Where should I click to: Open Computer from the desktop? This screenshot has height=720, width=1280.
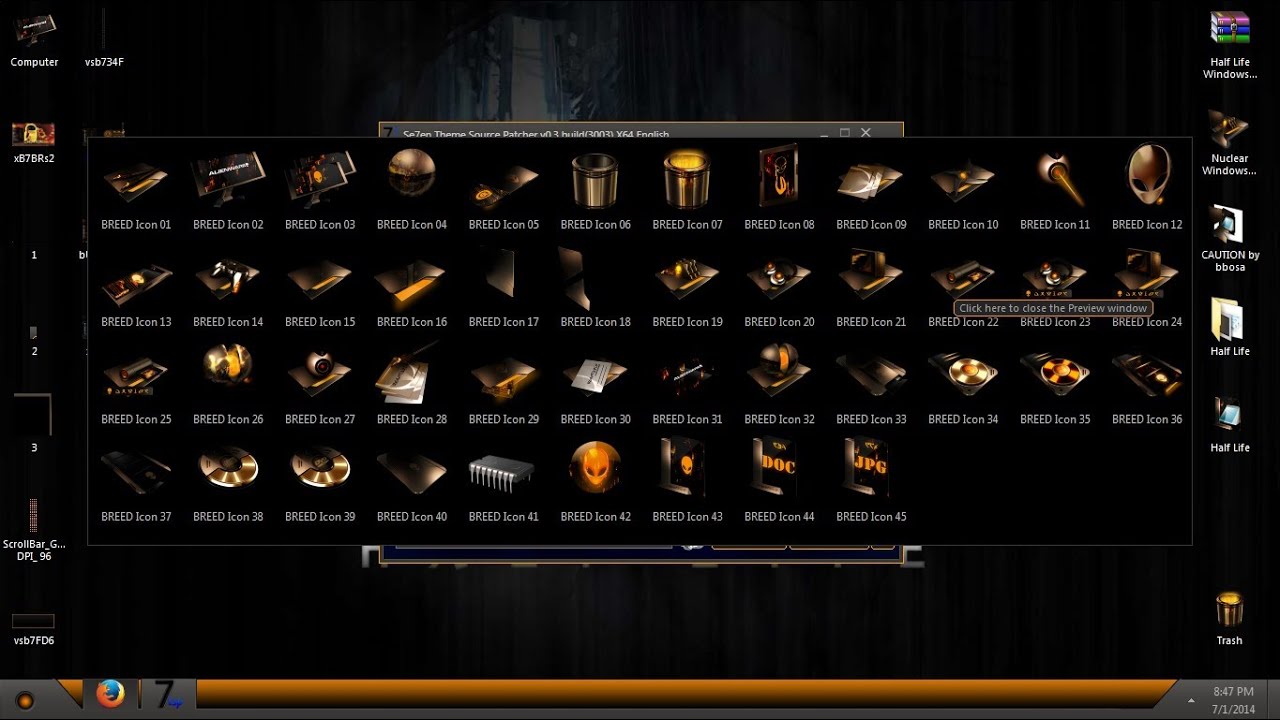[x=33, y=30]
